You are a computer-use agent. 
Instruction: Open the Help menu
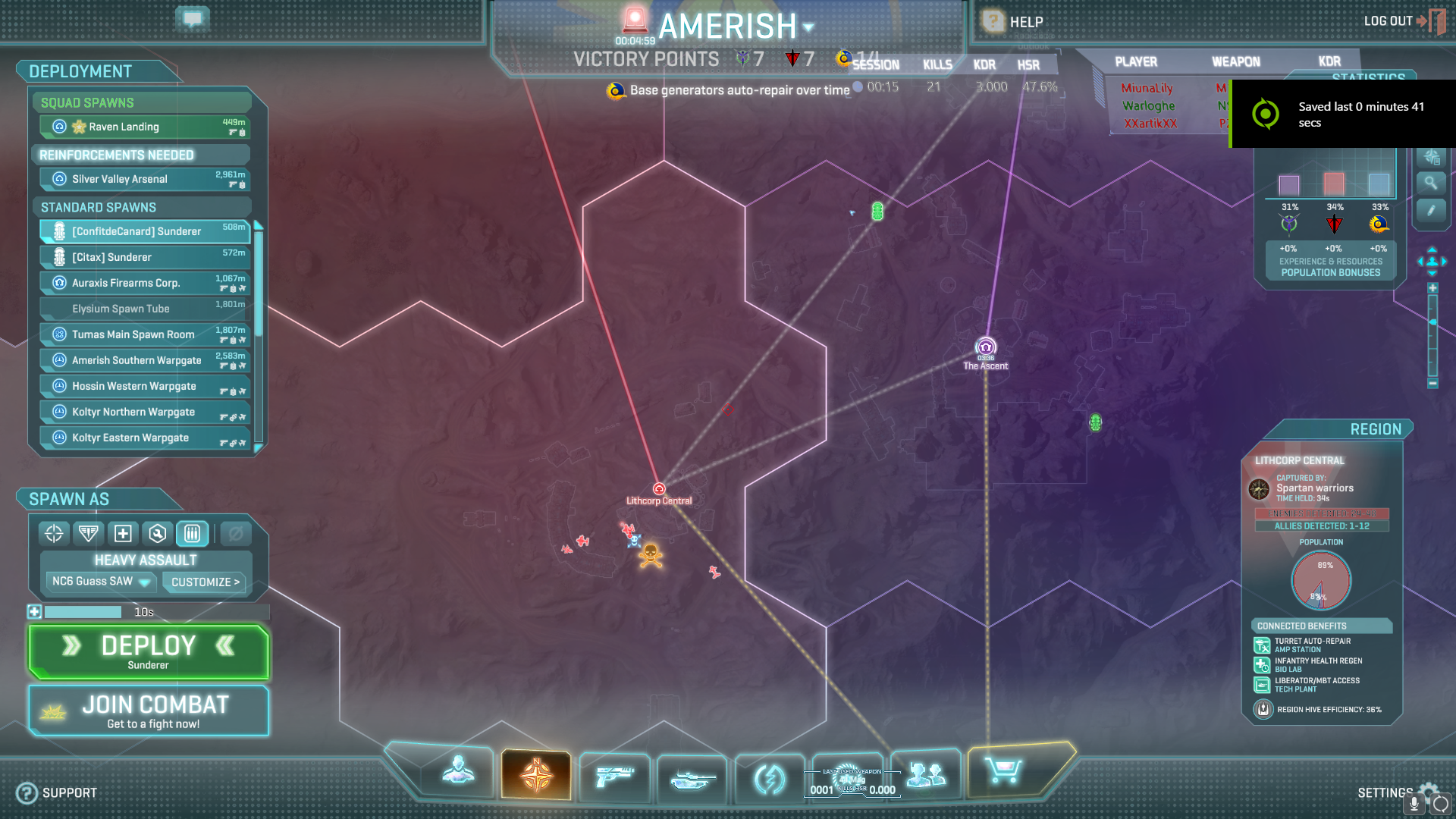1014,22
